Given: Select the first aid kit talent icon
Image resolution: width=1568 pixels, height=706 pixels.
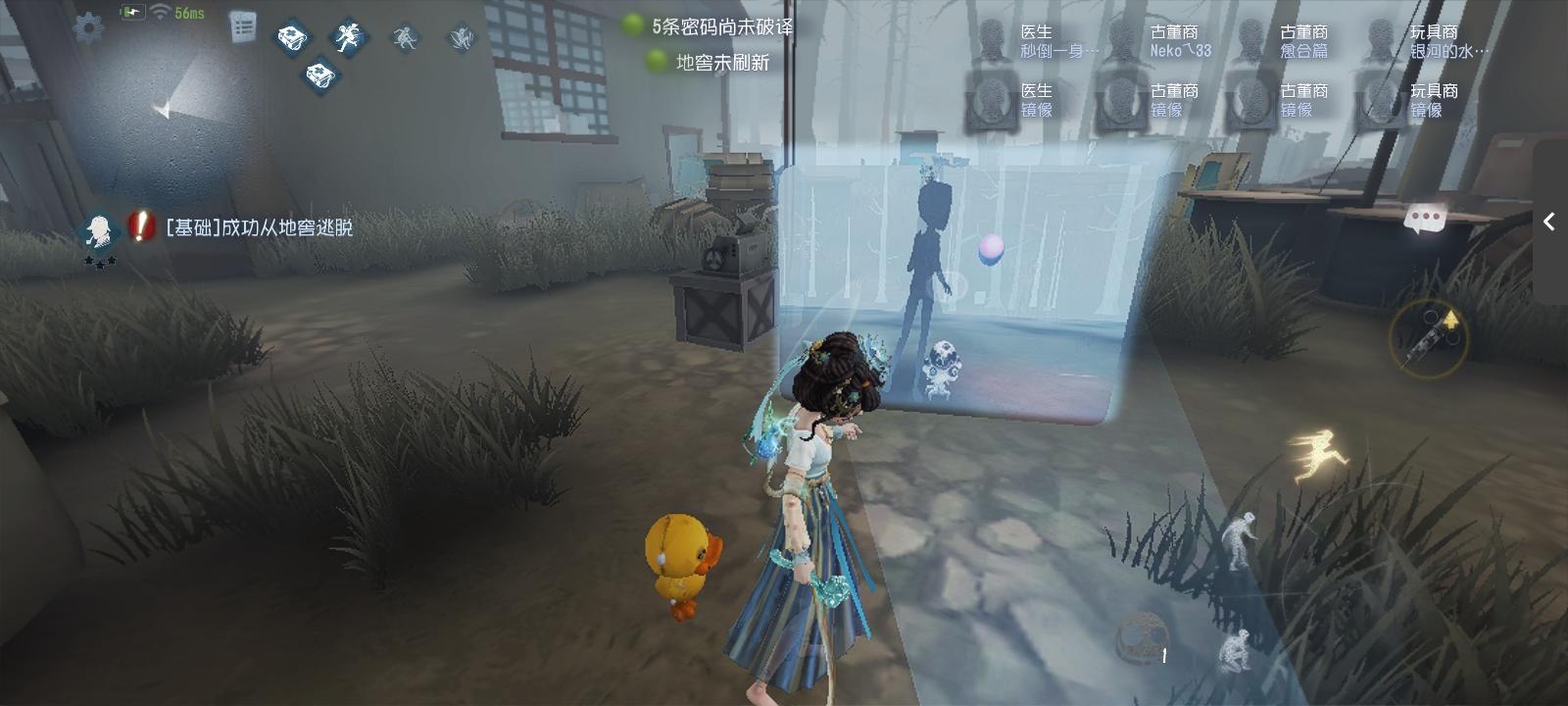Looking at the screenshot, I should click(291, 37).
